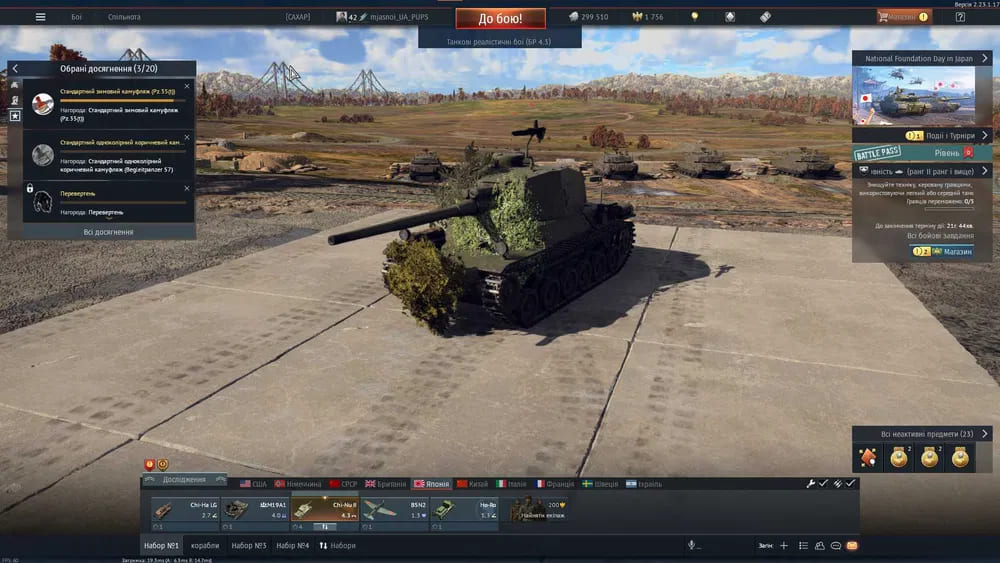Open the hamburger main menu
This screenshot has width=1000, height=563.
(40, 17)
